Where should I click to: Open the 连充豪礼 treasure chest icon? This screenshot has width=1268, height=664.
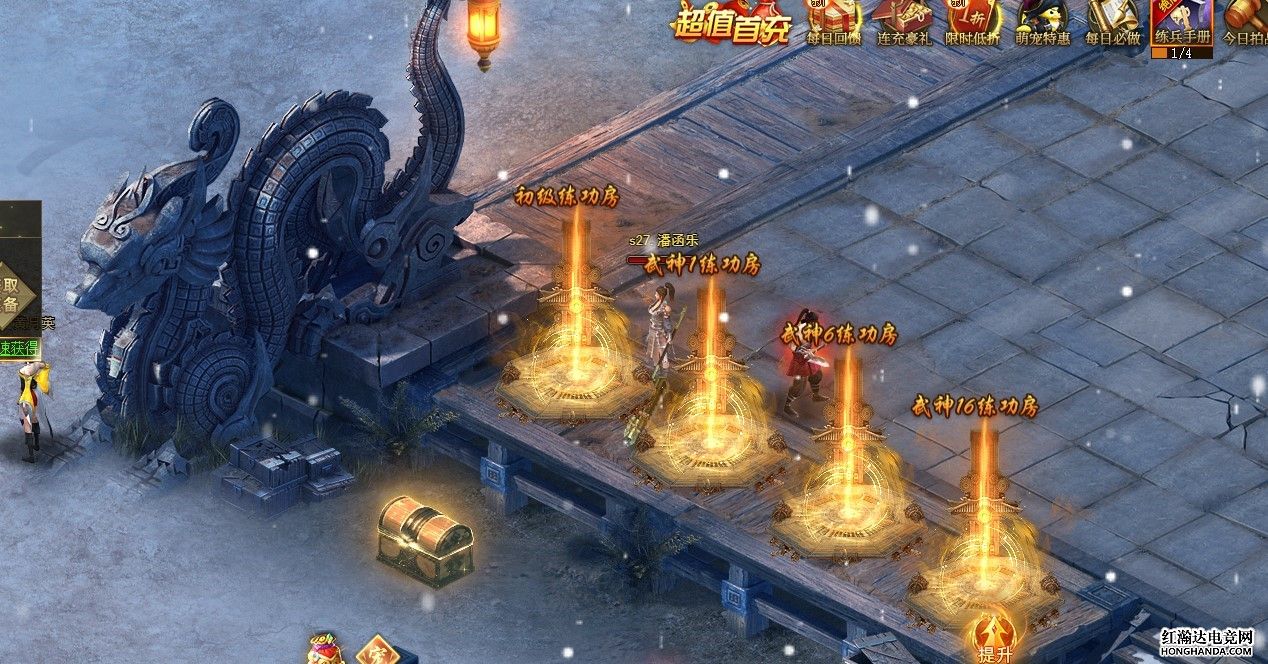pos(904,20)
